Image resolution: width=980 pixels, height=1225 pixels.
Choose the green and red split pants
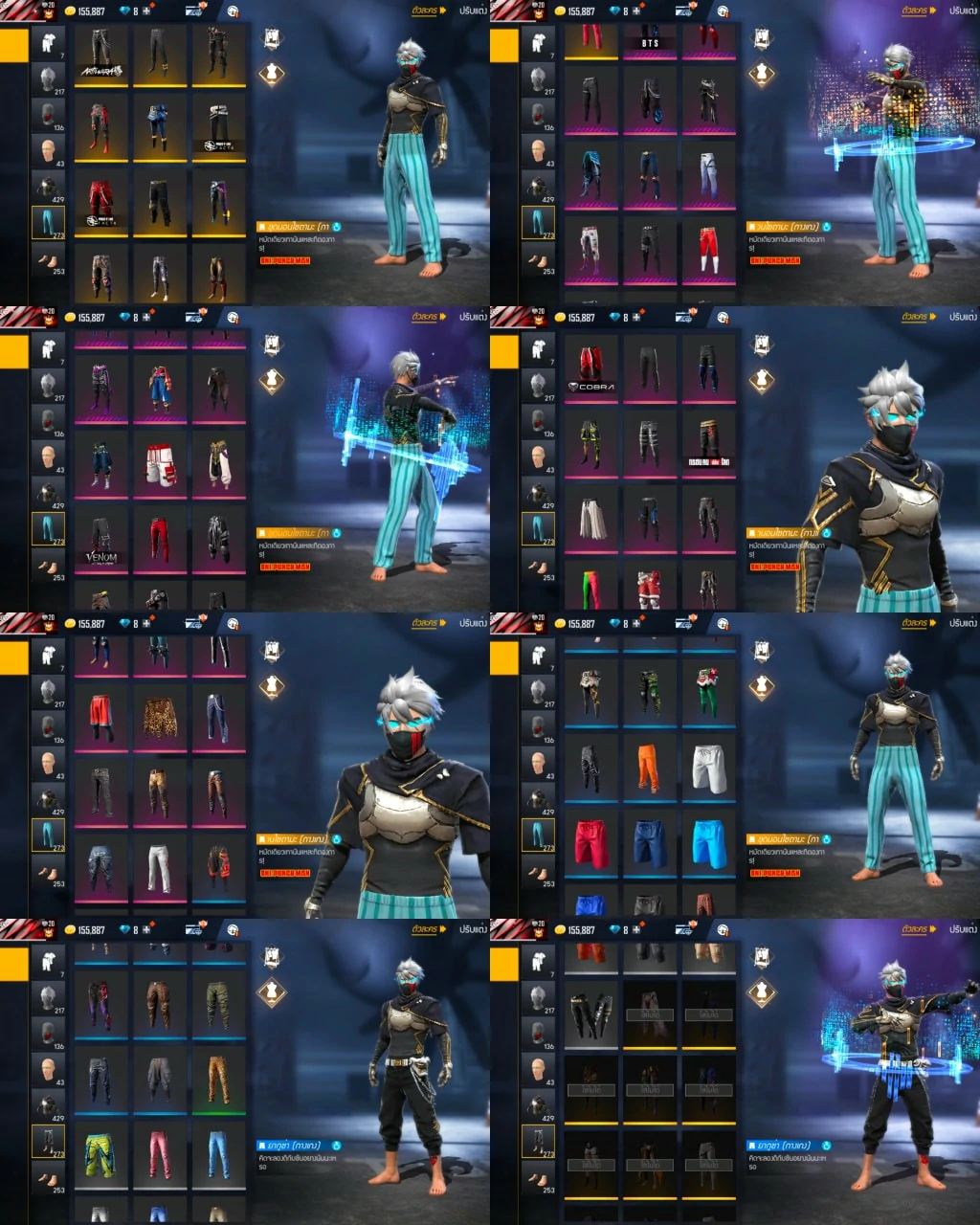click(x=590, y=586)
